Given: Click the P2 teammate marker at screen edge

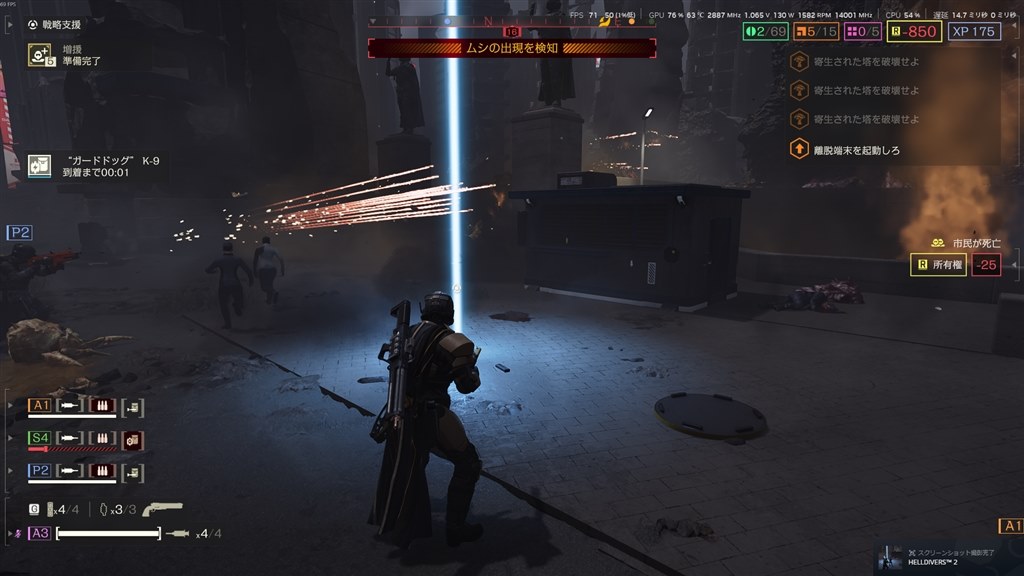Looking at the screenshot, I should click(19, 233).
